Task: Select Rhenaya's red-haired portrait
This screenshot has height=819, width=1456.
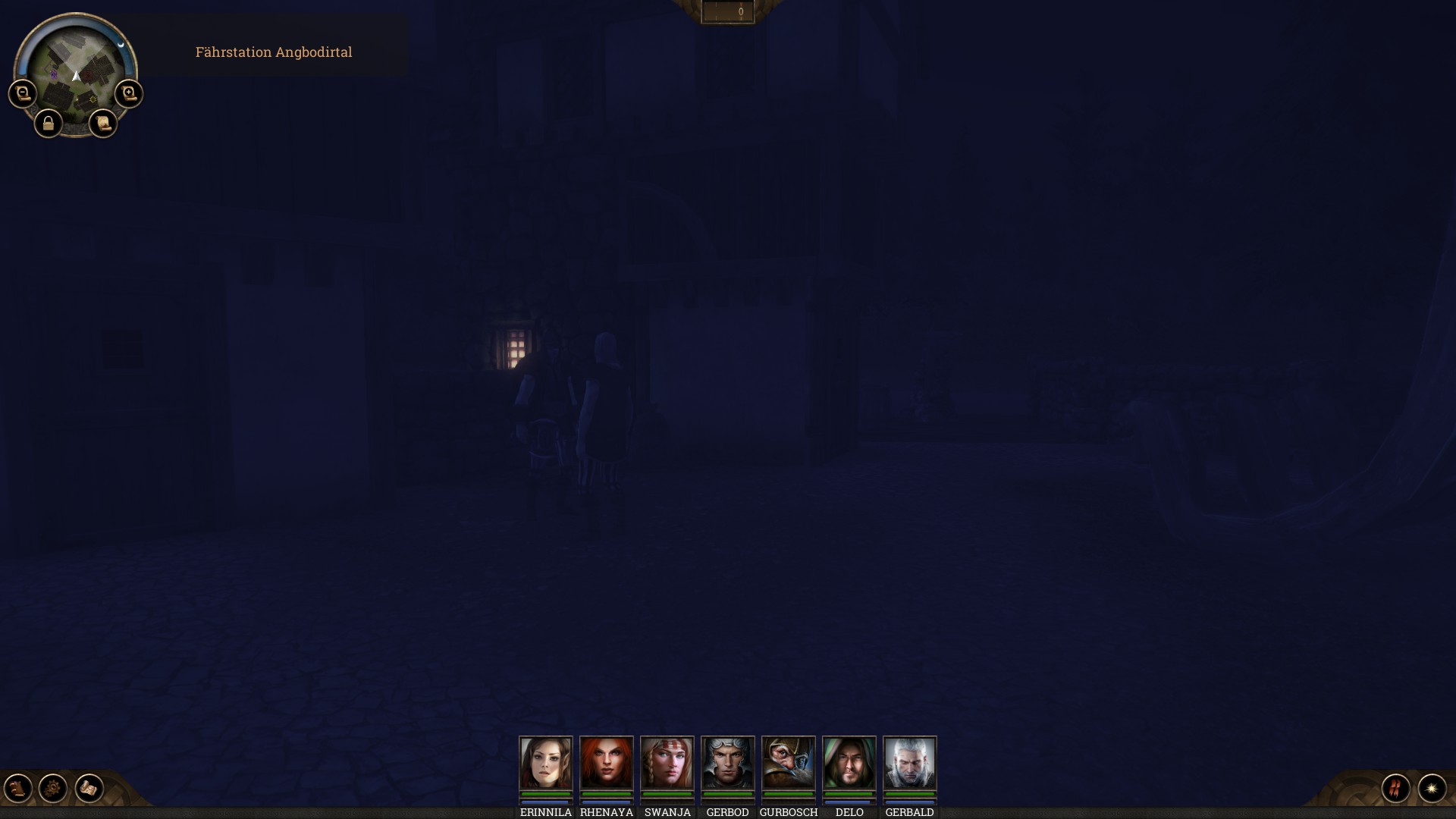Action: click(607, 763)
